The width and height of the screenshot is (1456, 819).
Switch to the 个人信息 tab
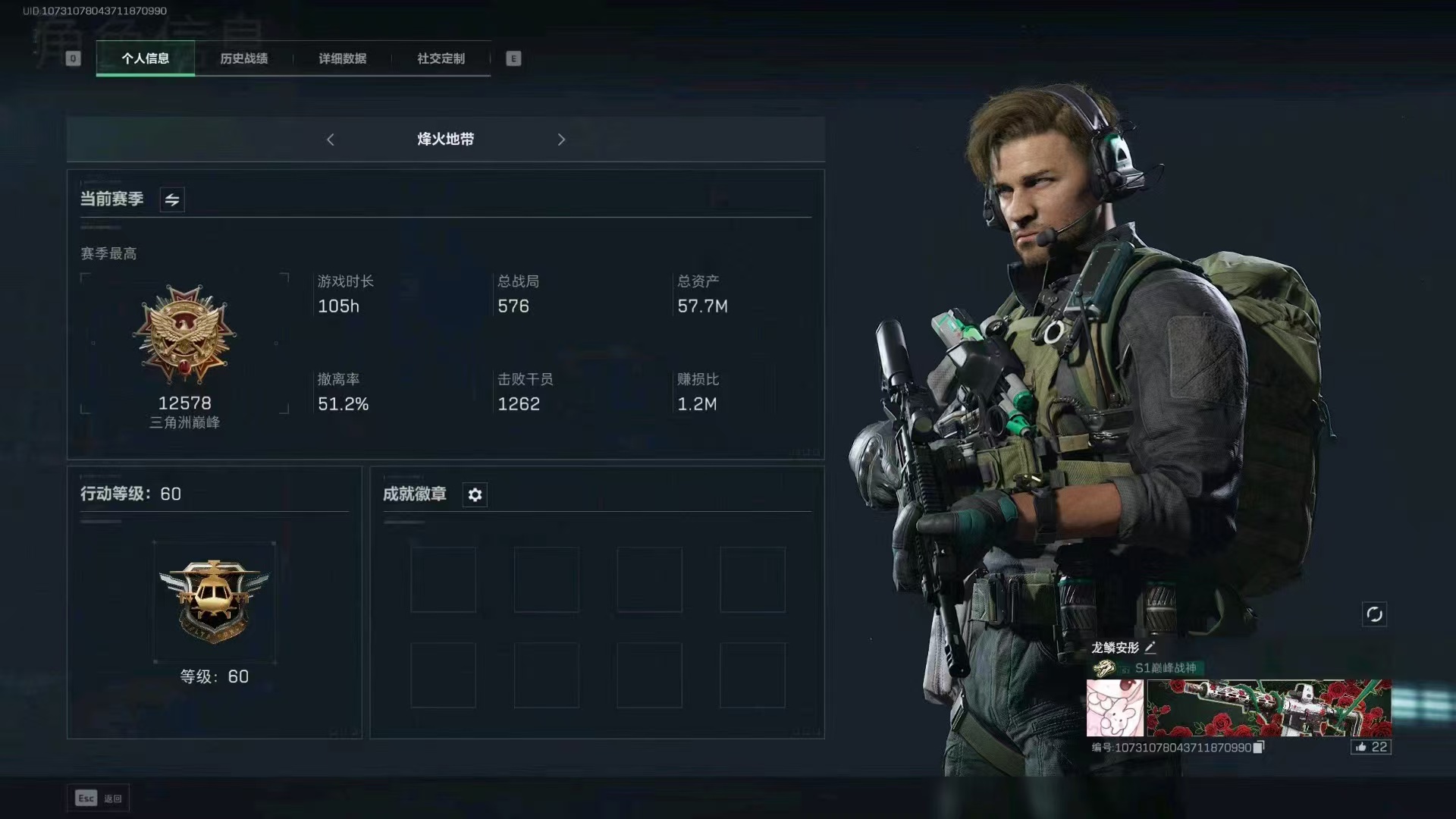point(145,58)
